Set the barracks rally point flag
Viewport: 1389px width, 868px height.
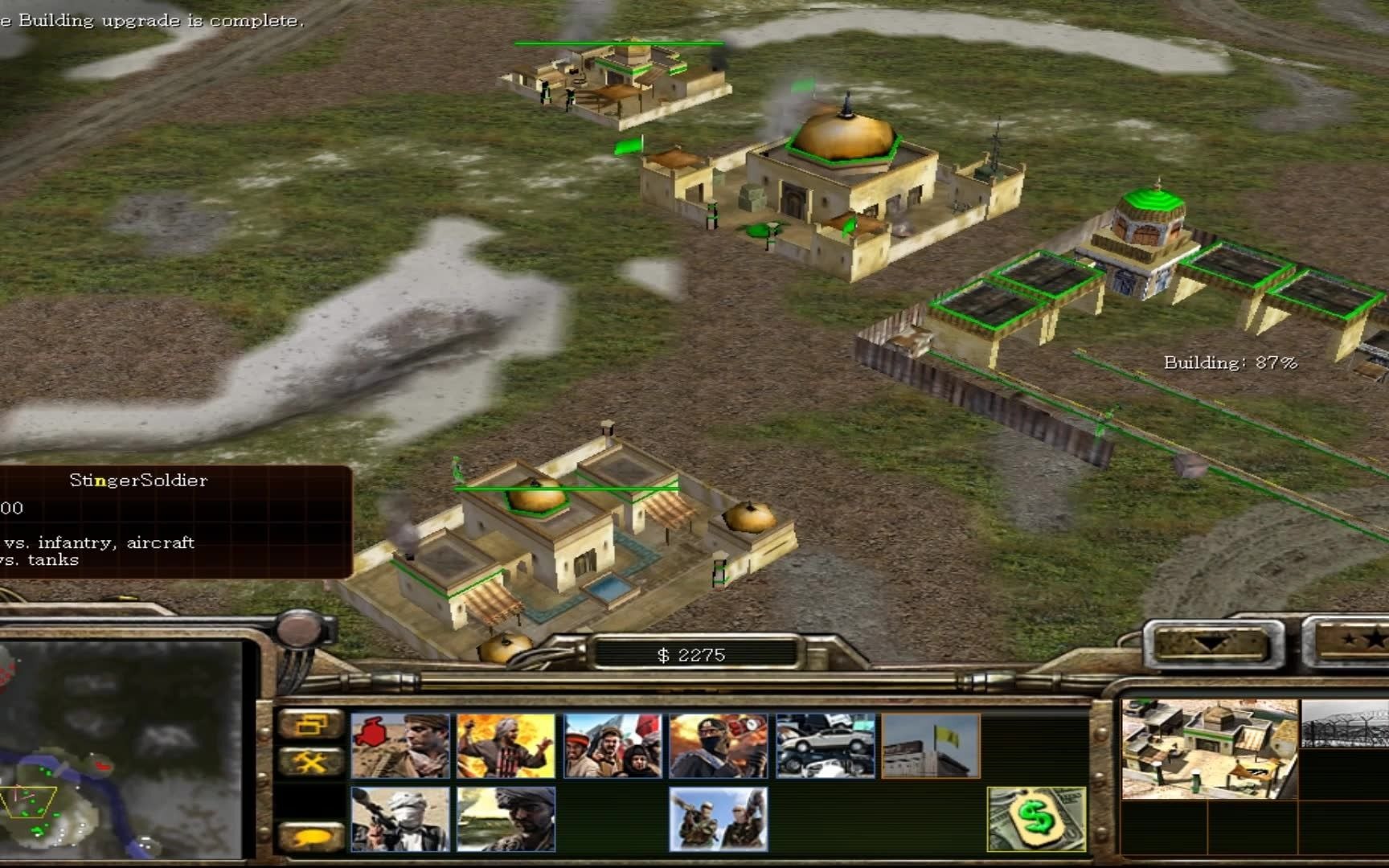[x=931, y=746]
